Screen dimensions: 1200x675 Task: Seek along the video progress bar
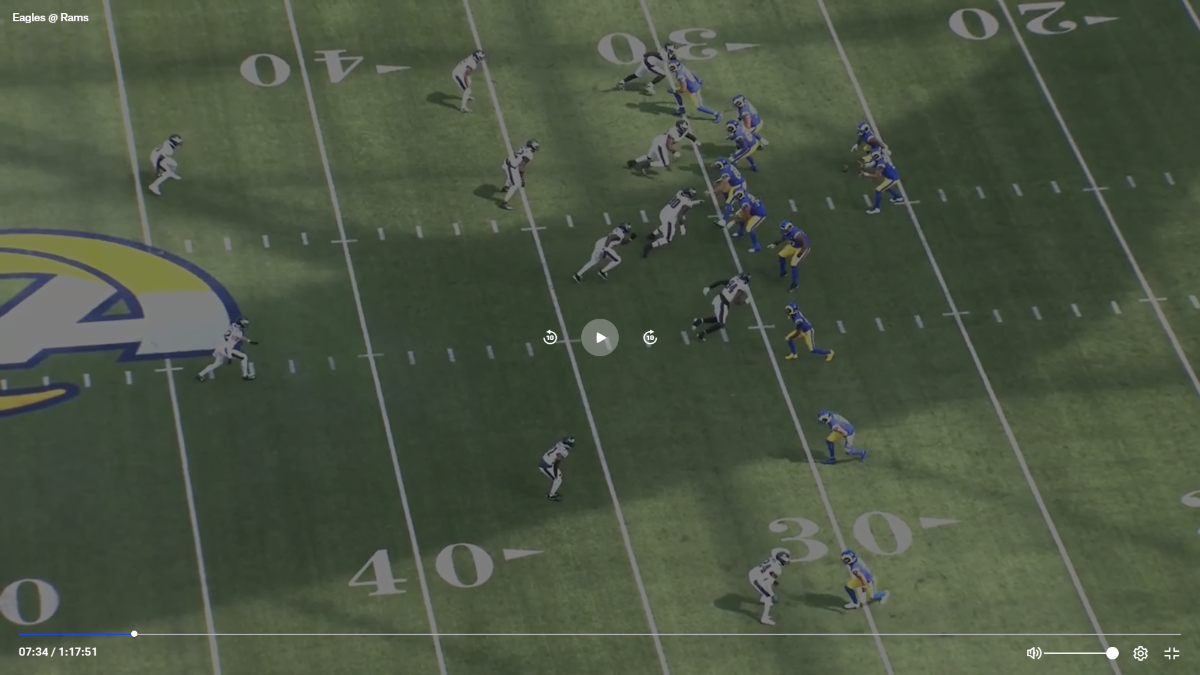[x=600, y=634]
